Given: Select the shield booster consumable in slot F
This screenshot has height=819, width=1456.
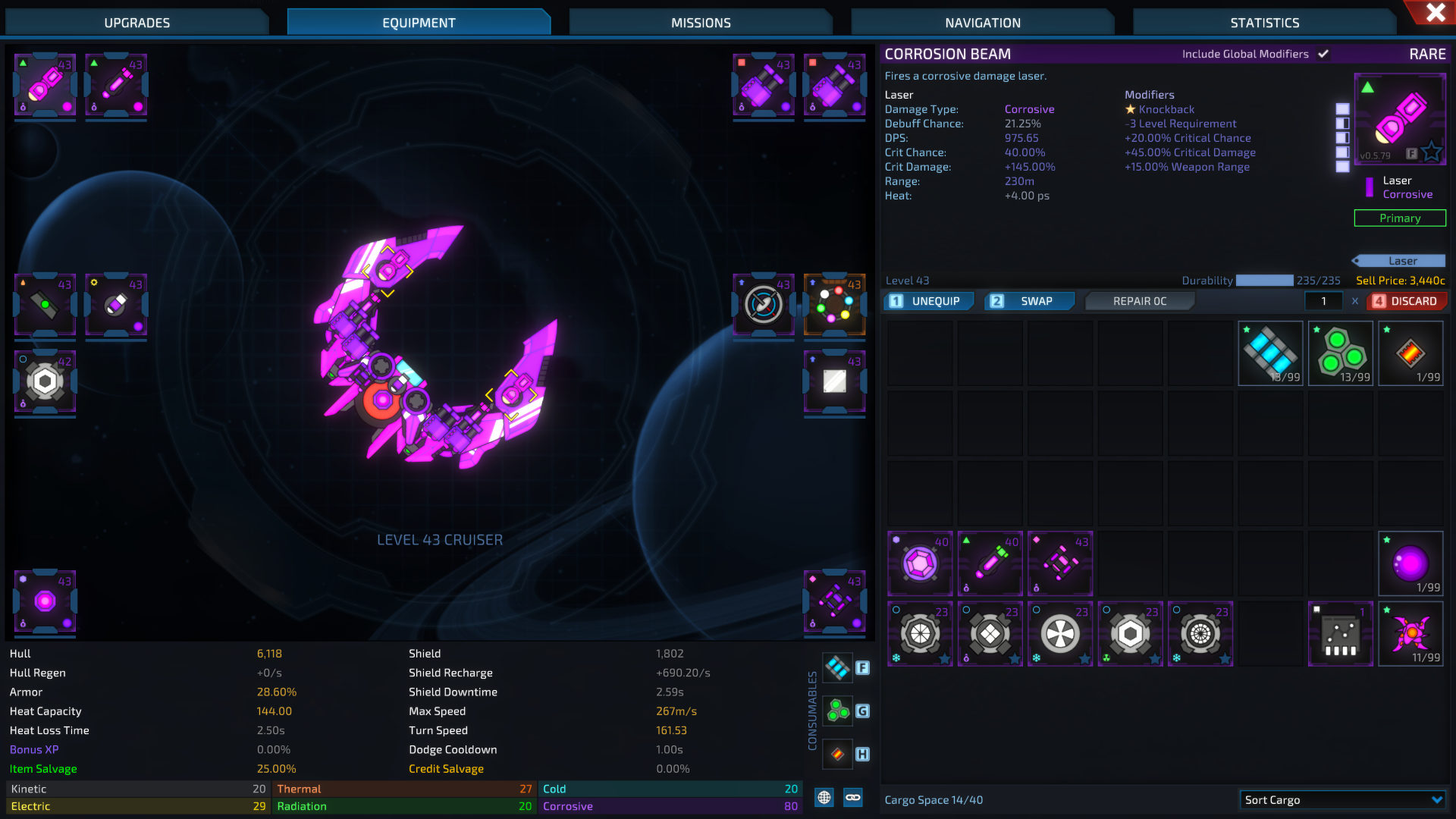Looking at the screenshot, I should [x=837, y=667].
